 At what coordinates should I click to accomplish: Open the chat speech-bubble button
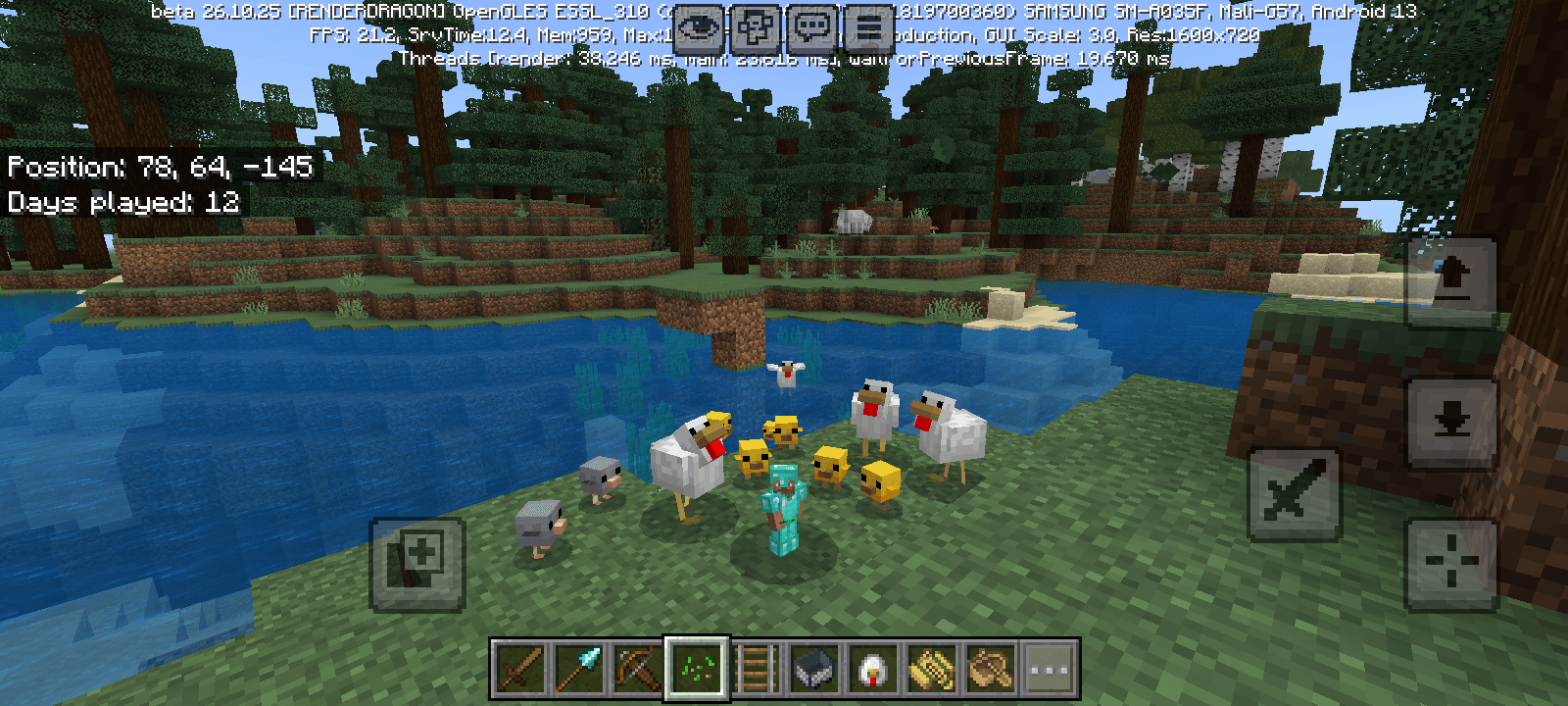tap(812, 28)
